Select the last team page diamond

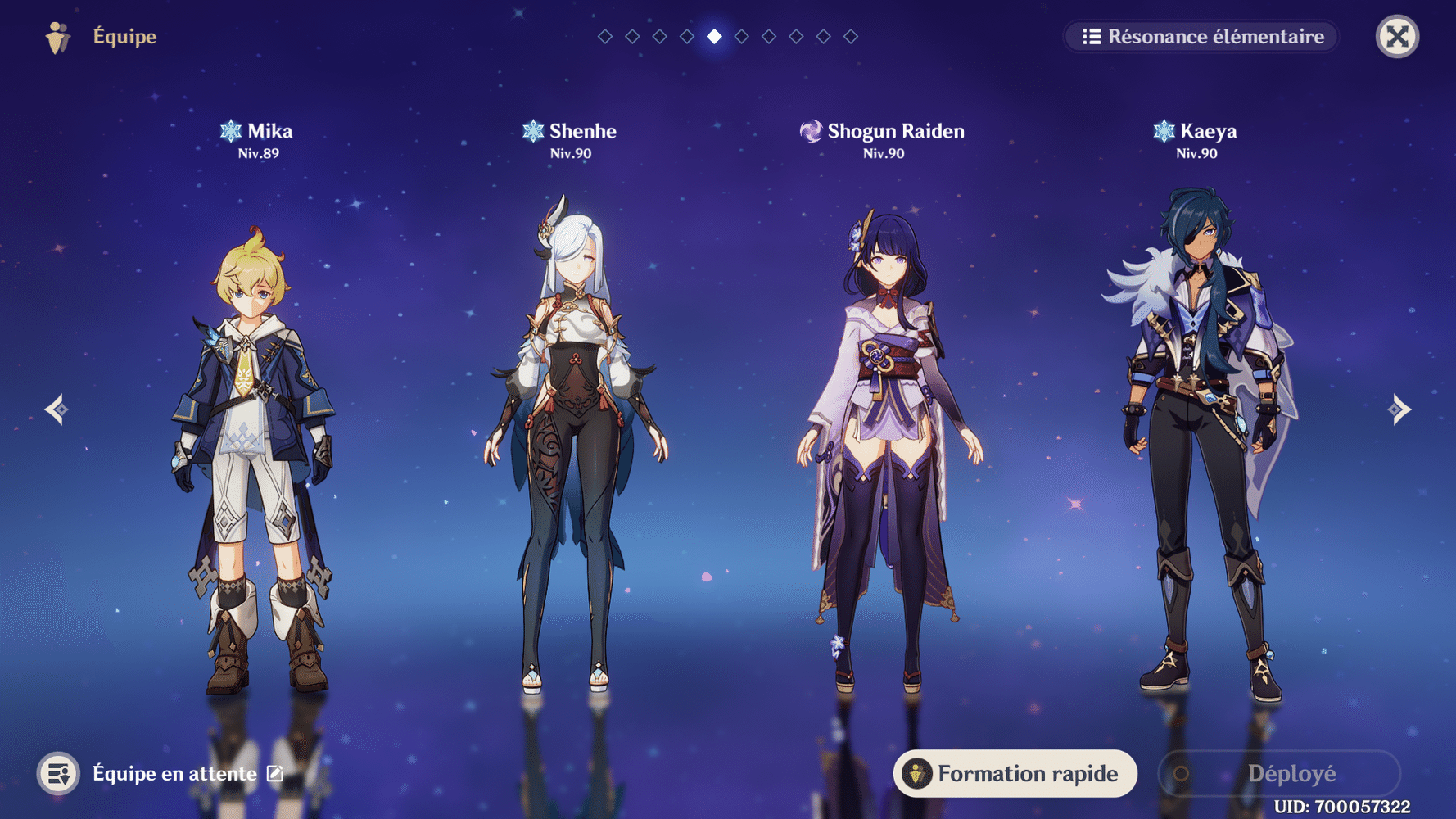tap(849, 36)
